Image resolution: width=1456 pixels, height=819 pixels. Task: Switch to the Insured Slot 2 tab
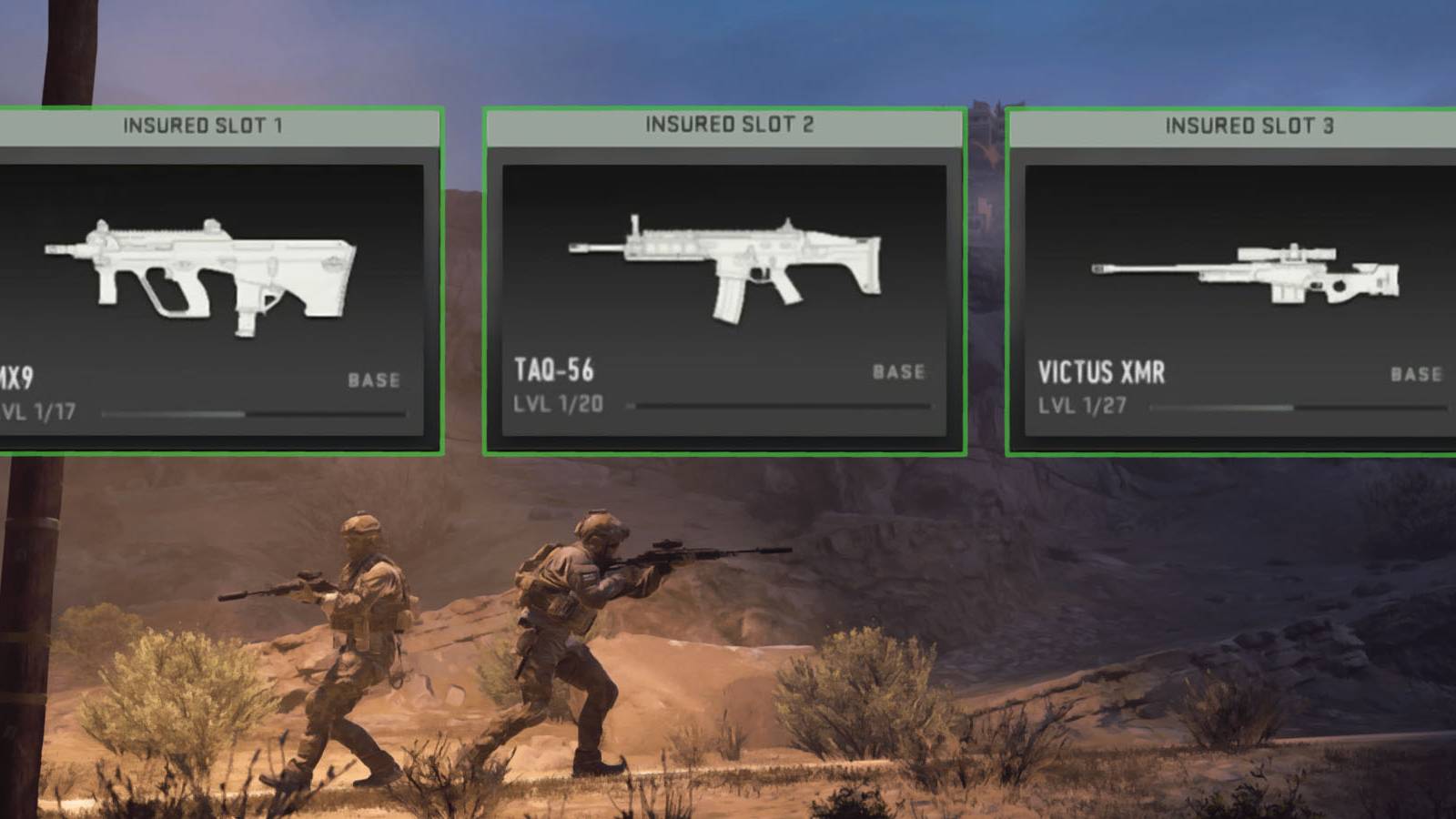(723, 125)
